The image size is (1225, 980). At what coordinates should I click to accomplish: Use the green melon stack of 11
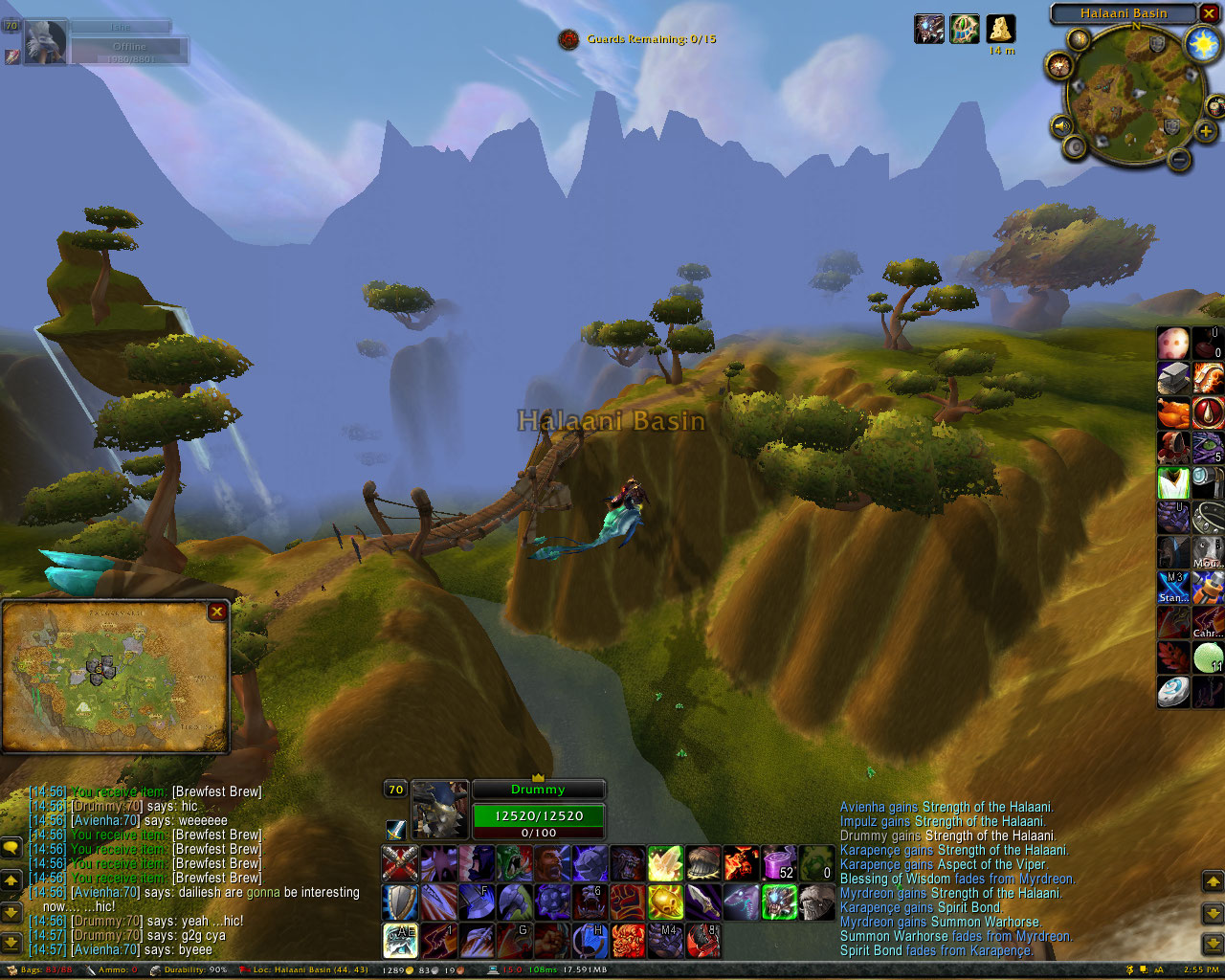pyautogui.click(x=1208, y=657)
